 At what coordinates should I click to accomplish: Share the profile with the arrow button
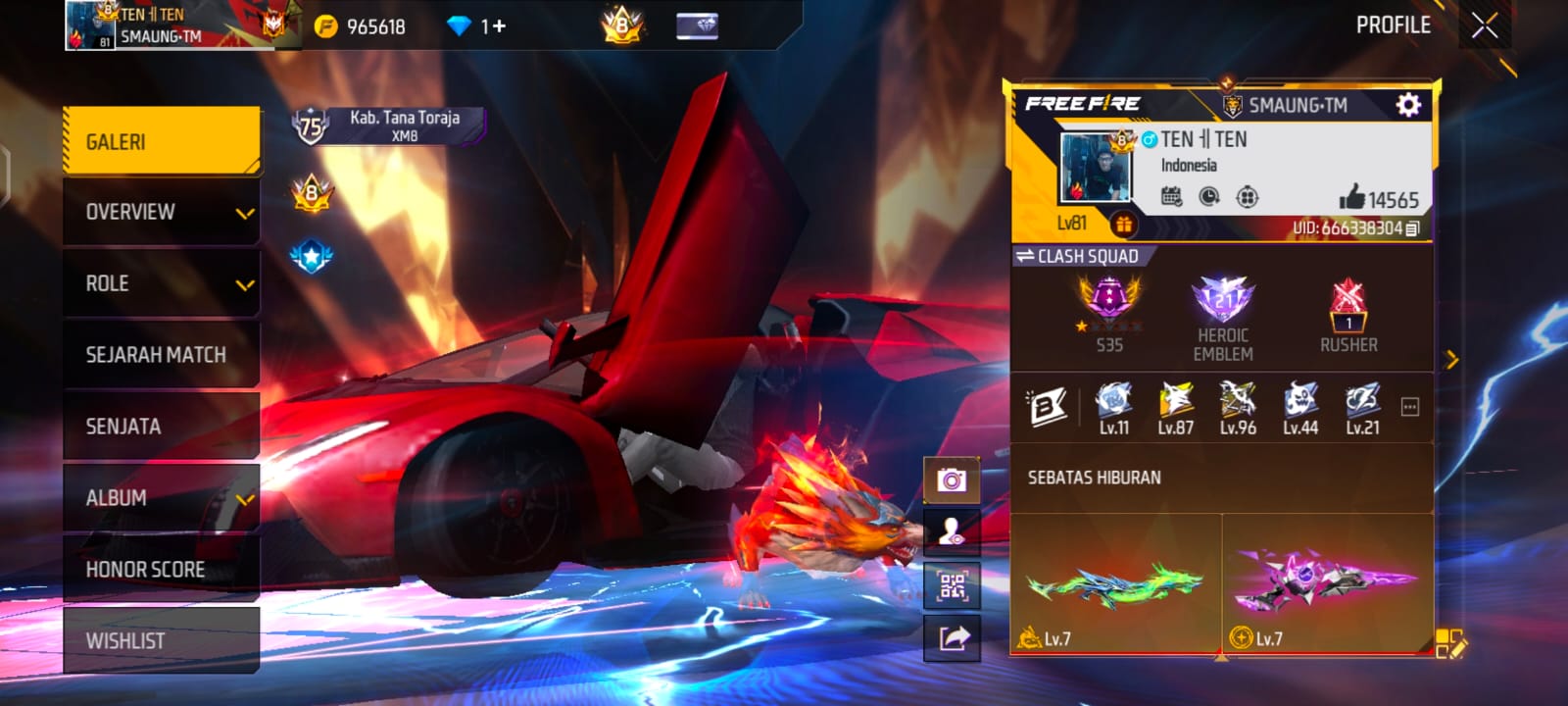(x=953, y=638)
